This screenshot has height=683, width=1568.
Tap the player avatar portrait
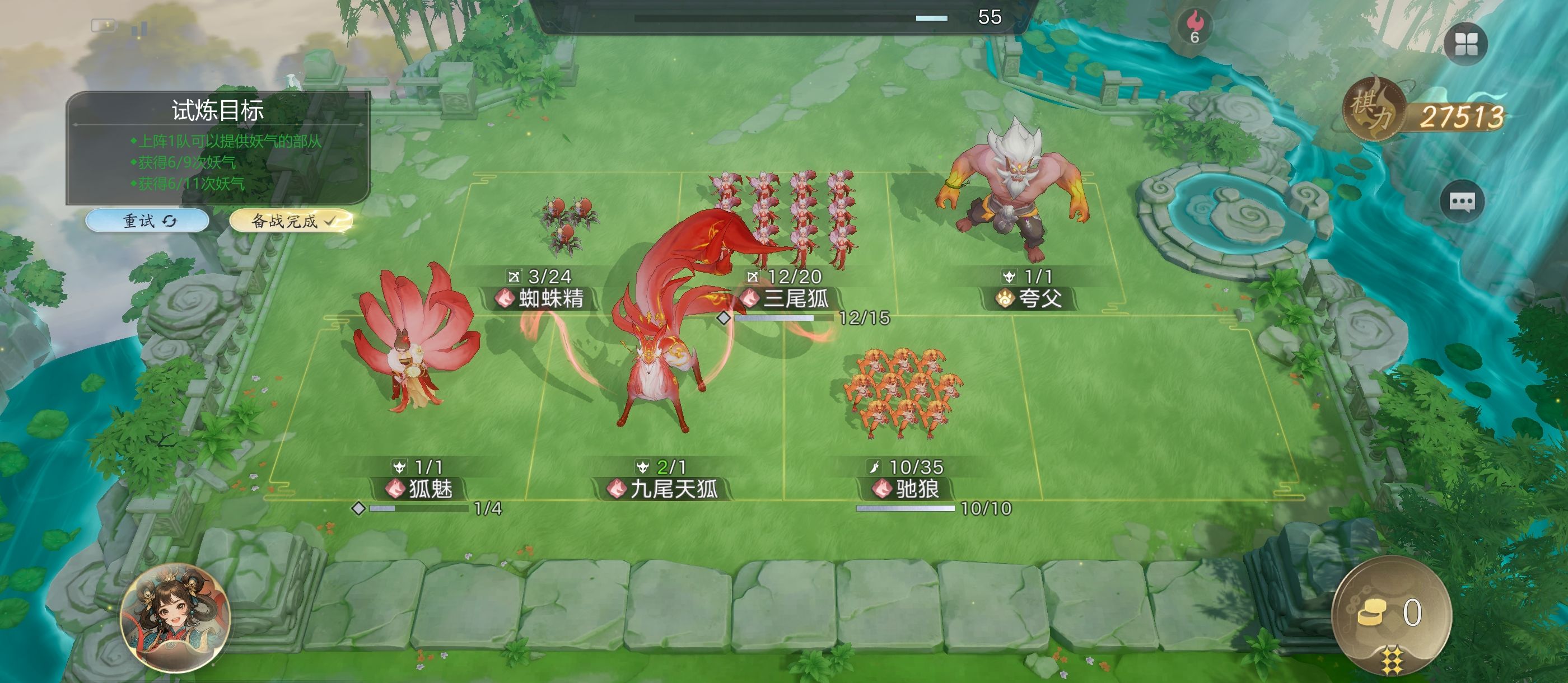(175, 618)
